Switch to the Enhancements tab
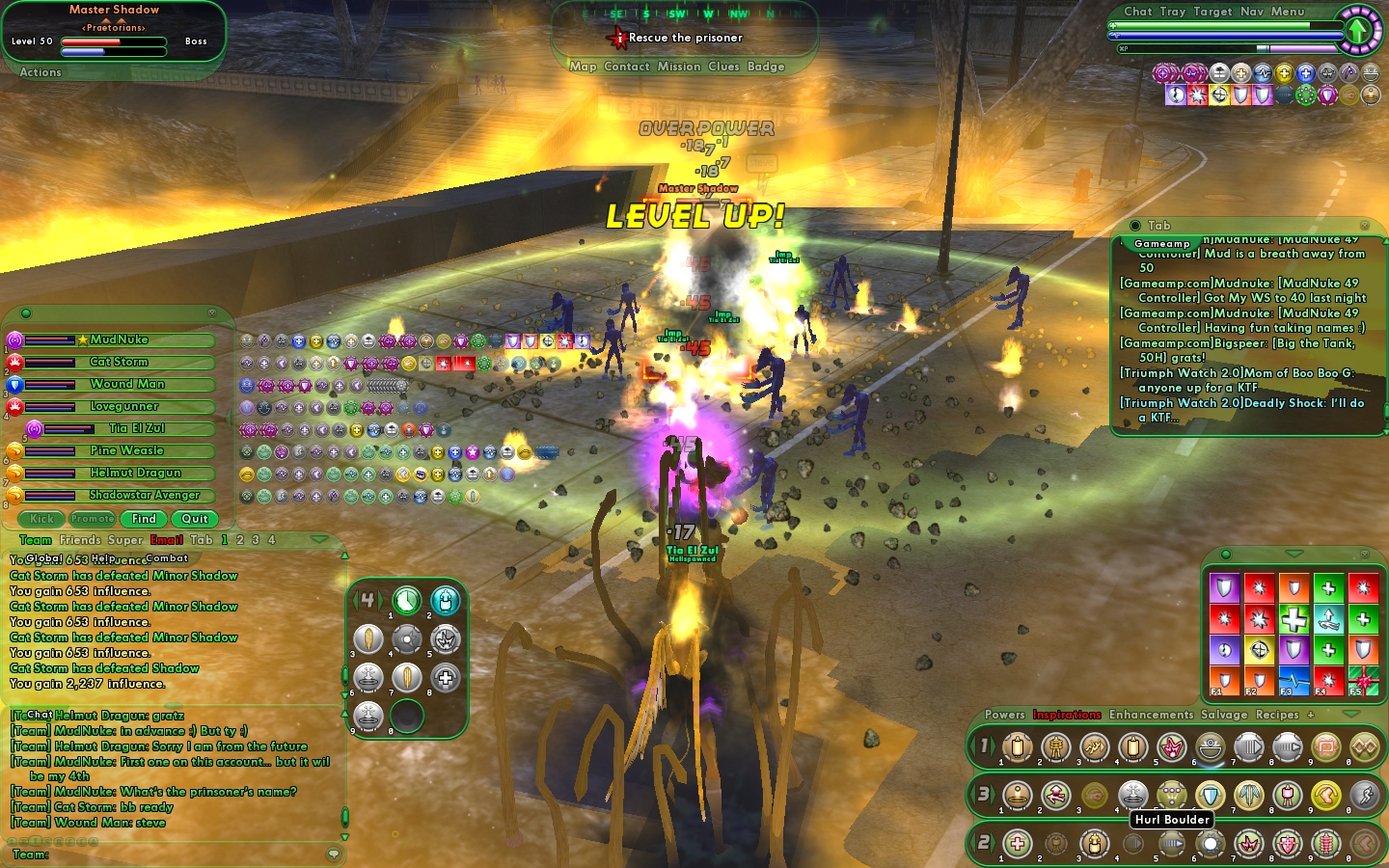Viewport: 1389px width, 868px height. [x=1151, y=715]
